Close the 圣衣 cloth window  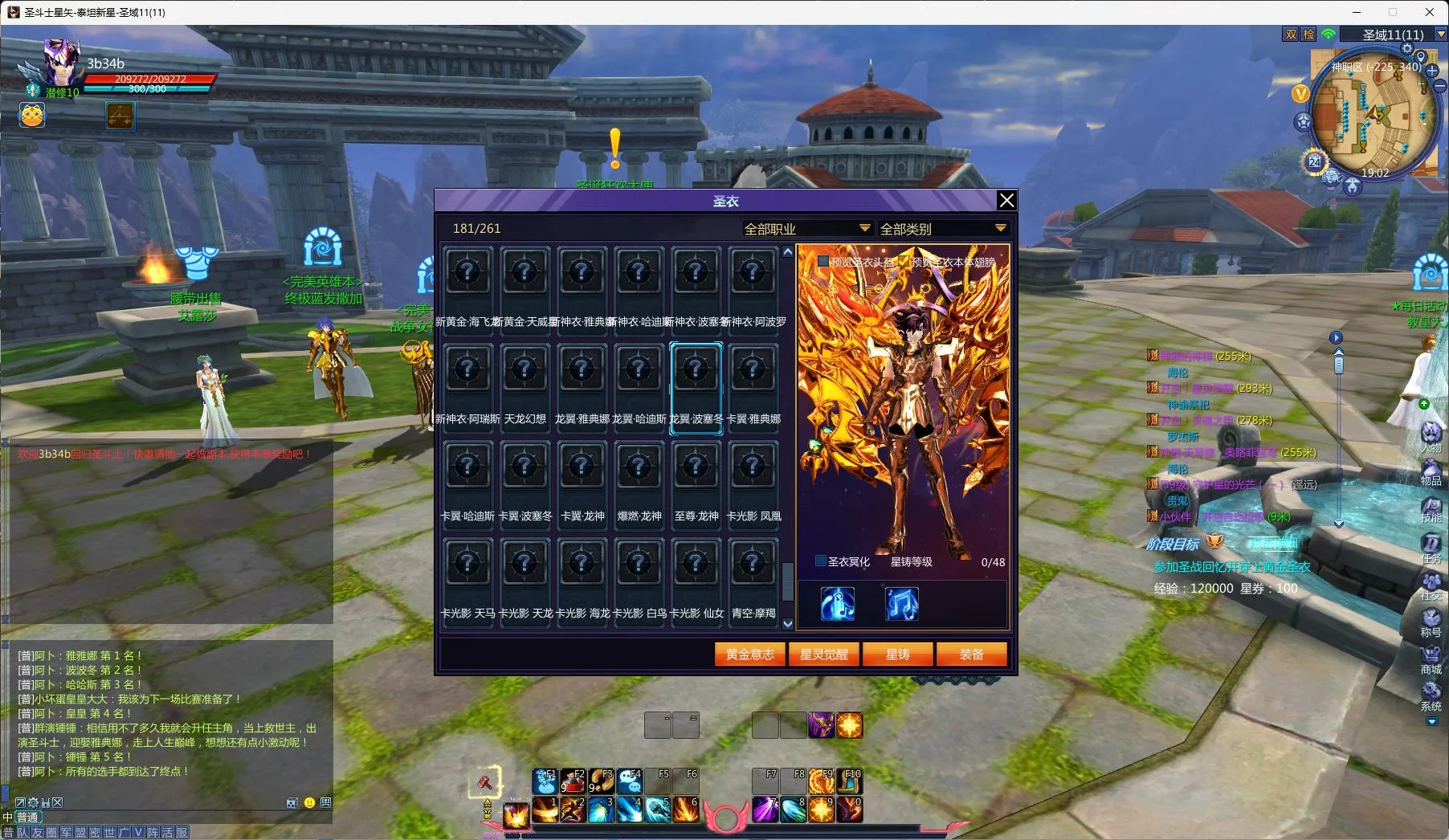click(x=1006, y=200)
